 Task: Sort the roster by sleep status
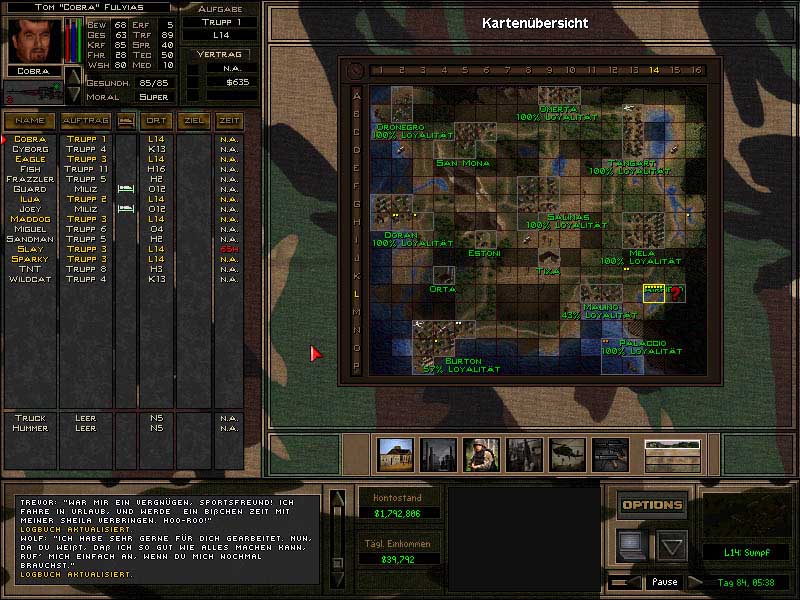(x=126, y=121)
